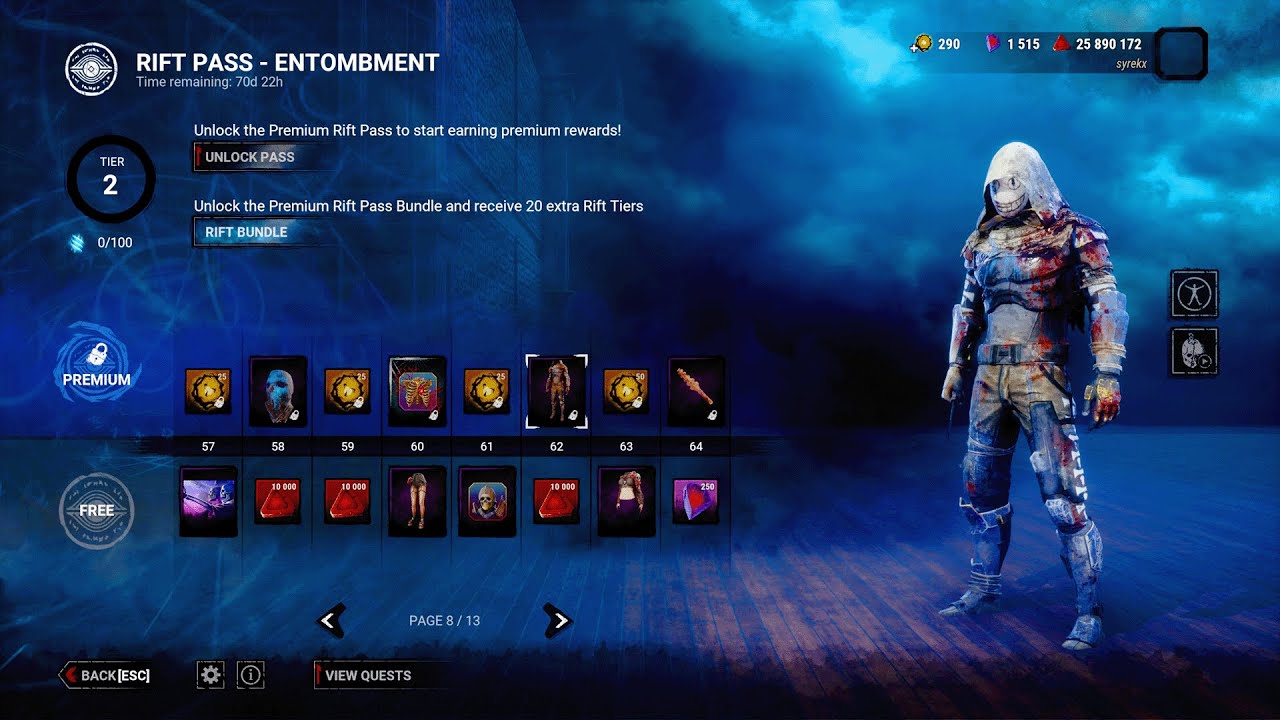Screen dimensions: 1280x720
Task: Select the skull charm free reward
Action: point(487,501)
